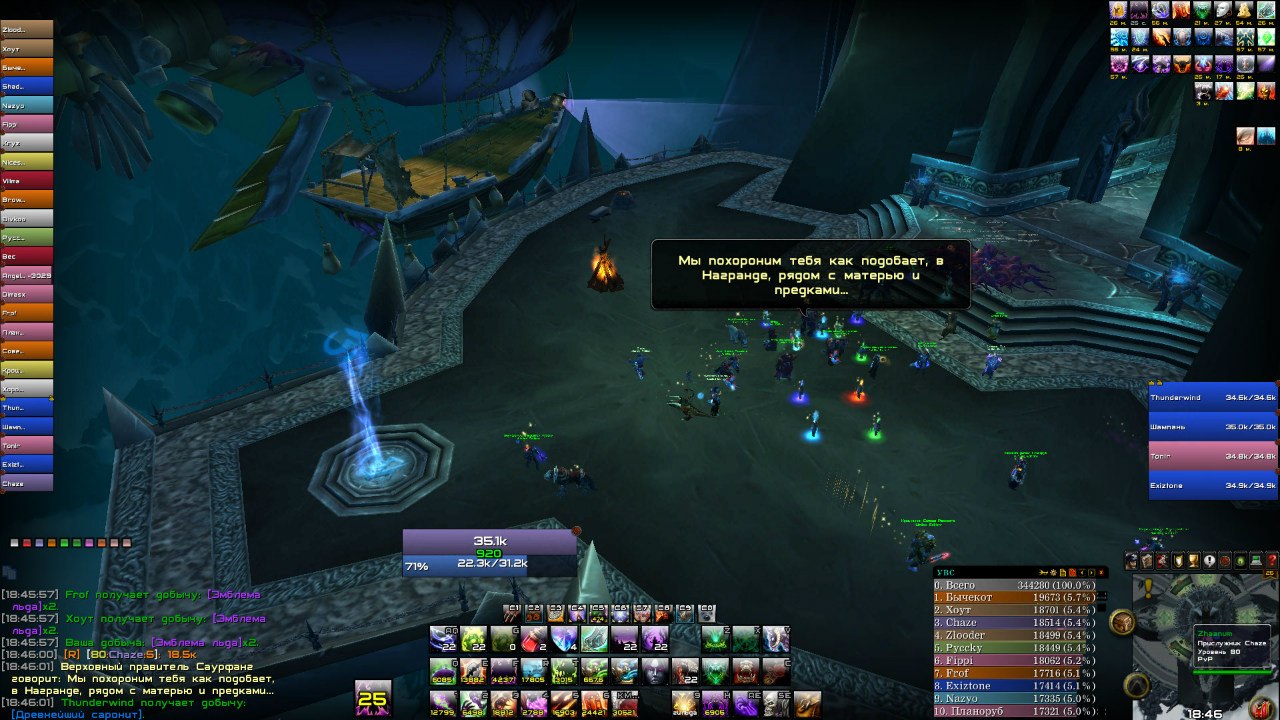Activate the blue crystal shard ability

pos(565,639)
